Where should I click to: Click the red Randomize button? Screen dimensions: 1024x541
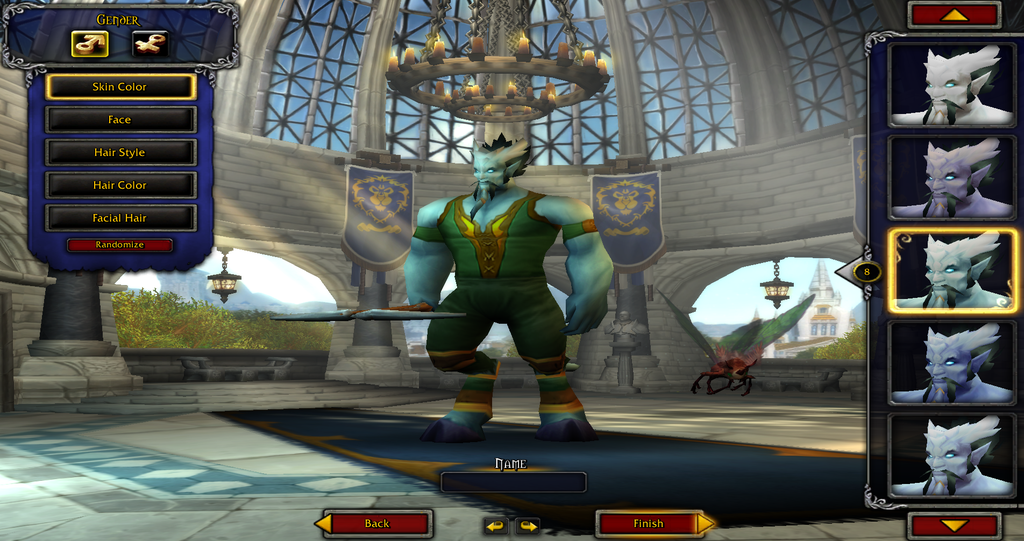pos(120,245)
